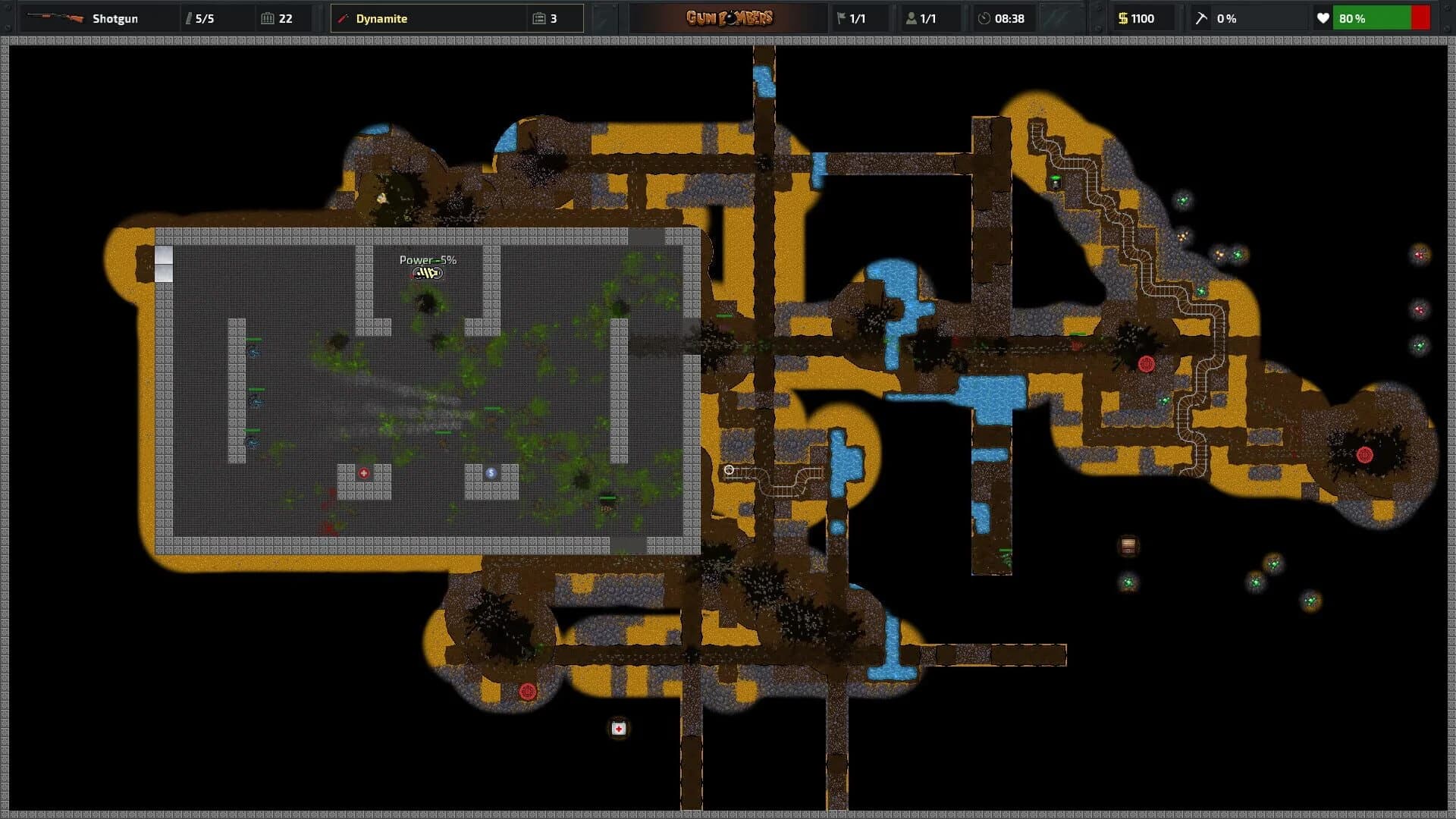
Task: Click the Dynamite stick icon
Action: click(344, 18)
